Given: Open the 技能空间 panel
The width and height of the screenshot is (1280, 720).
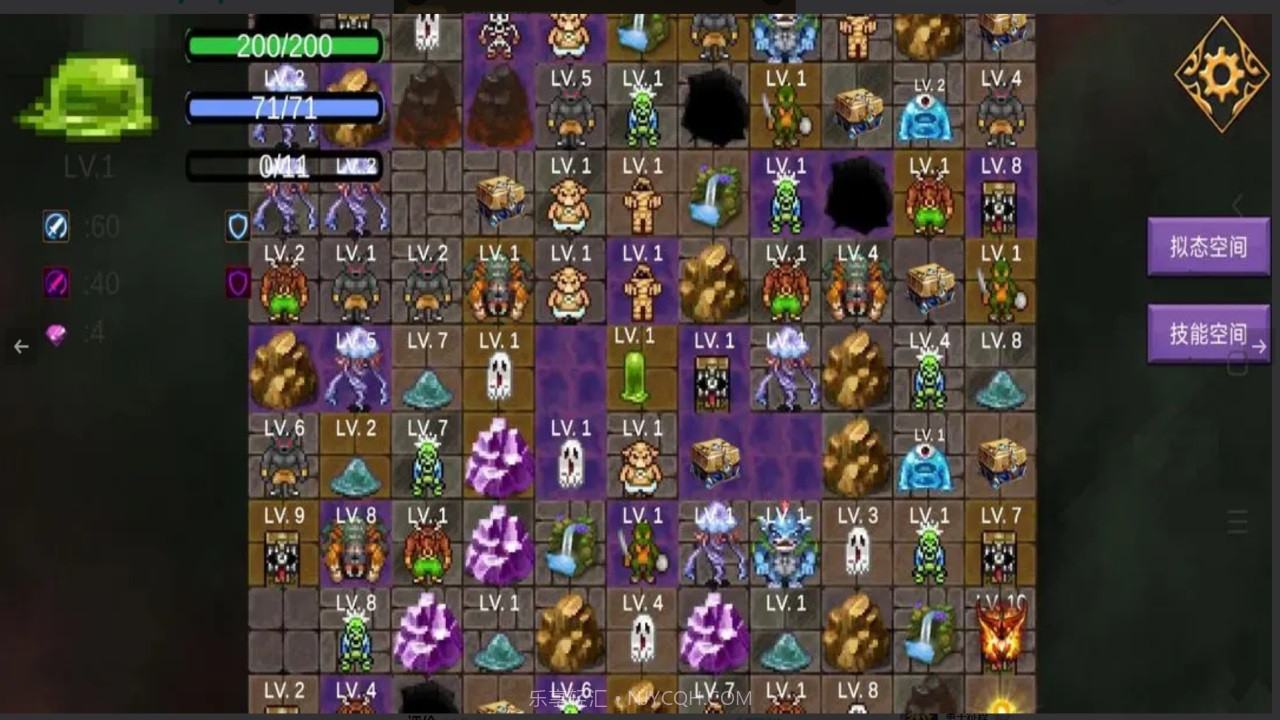Looking at the screenshot, I should click(1208, 333).
